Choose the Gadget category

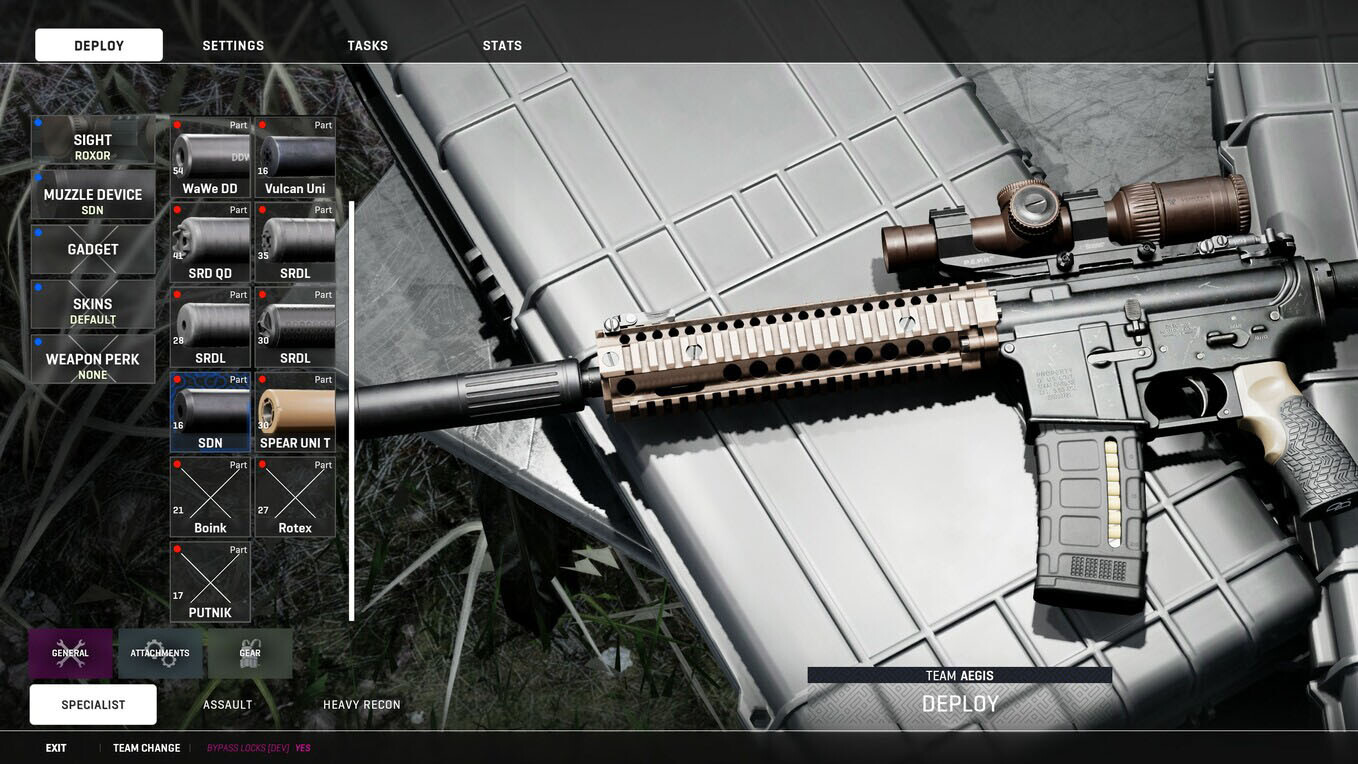93,250
